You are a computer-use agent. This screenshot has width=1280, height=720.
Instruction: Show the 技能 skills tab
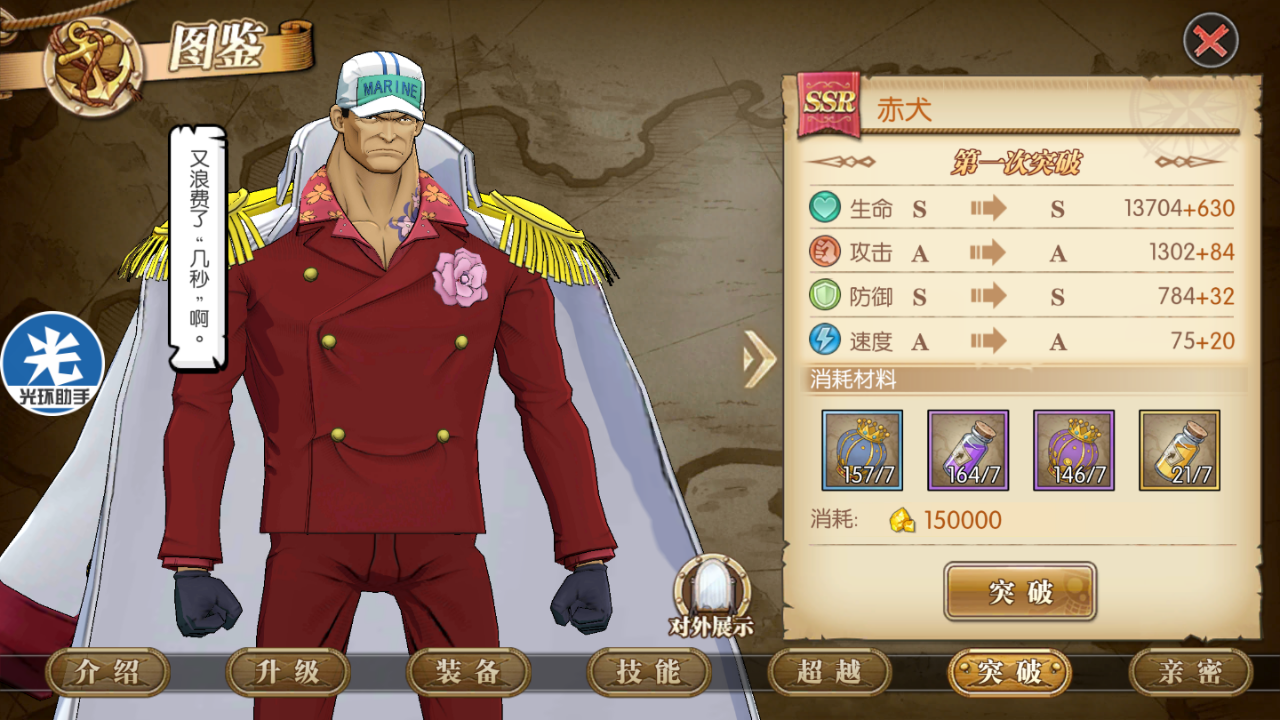(x=649, y=672)
